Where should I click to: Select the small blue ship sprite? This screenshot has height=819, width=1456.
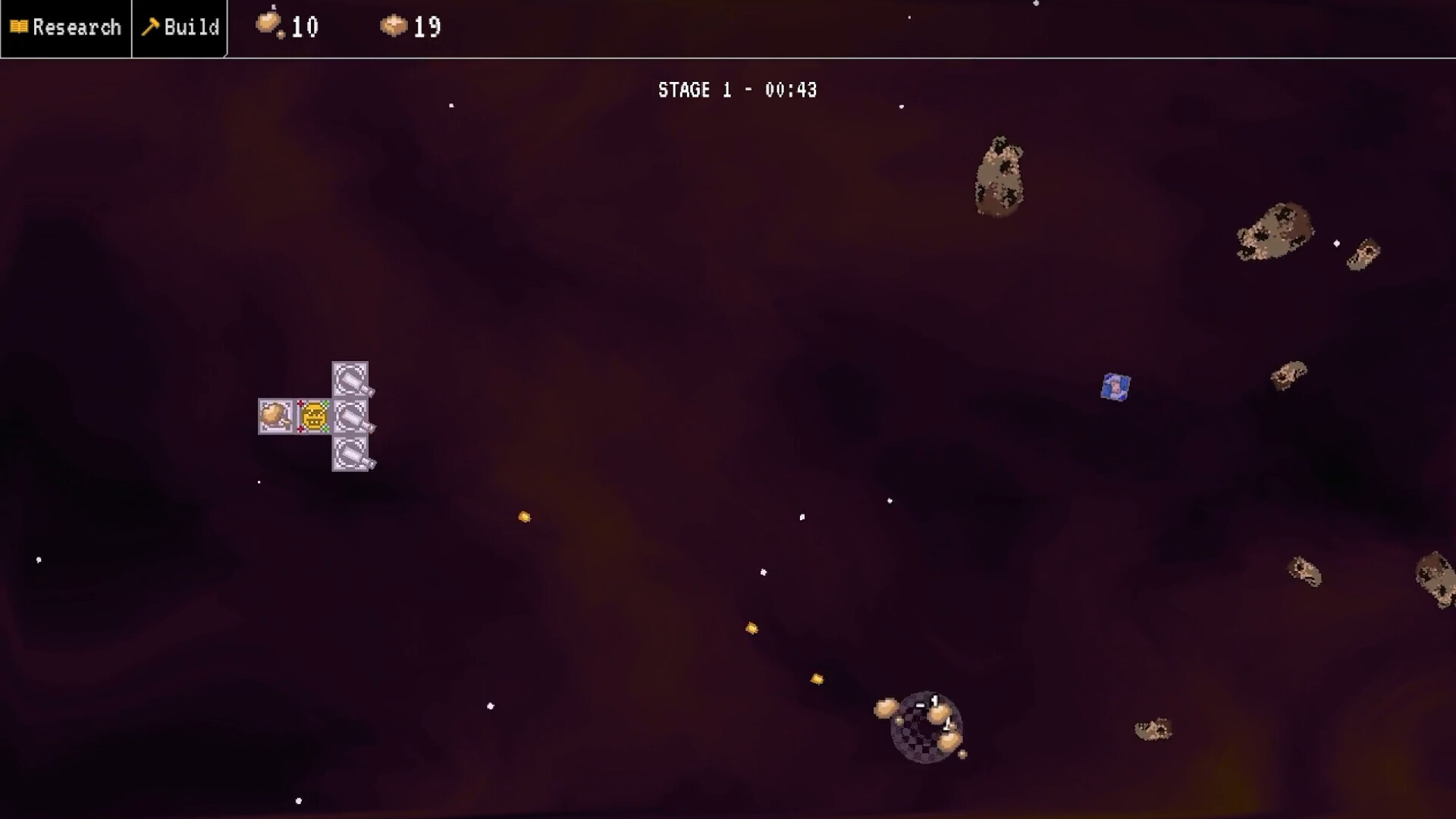point(1114,387)
